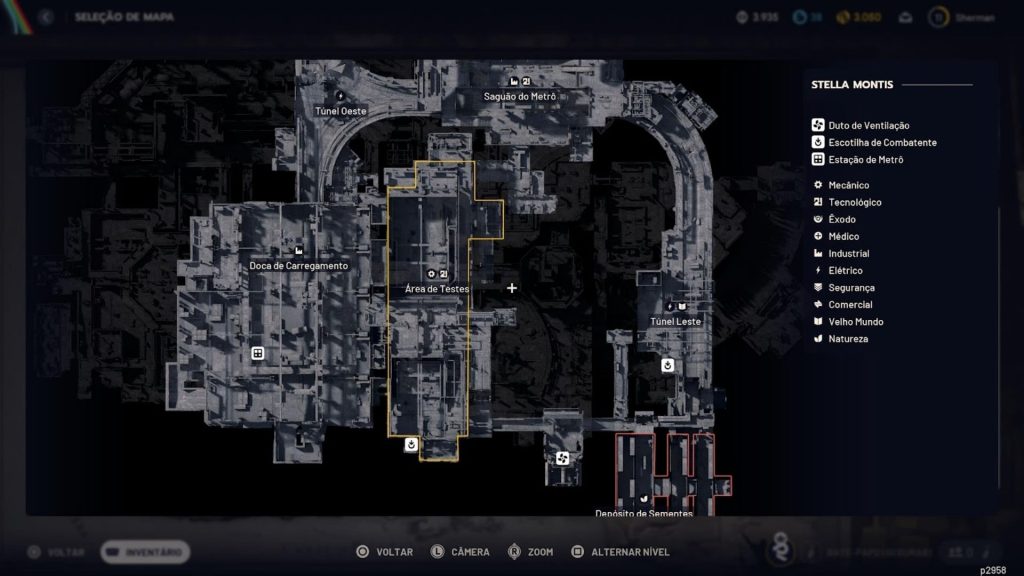Click the metro station marker on the map
Viewport: 1024px width, 576px height.
tap(258, 353)
